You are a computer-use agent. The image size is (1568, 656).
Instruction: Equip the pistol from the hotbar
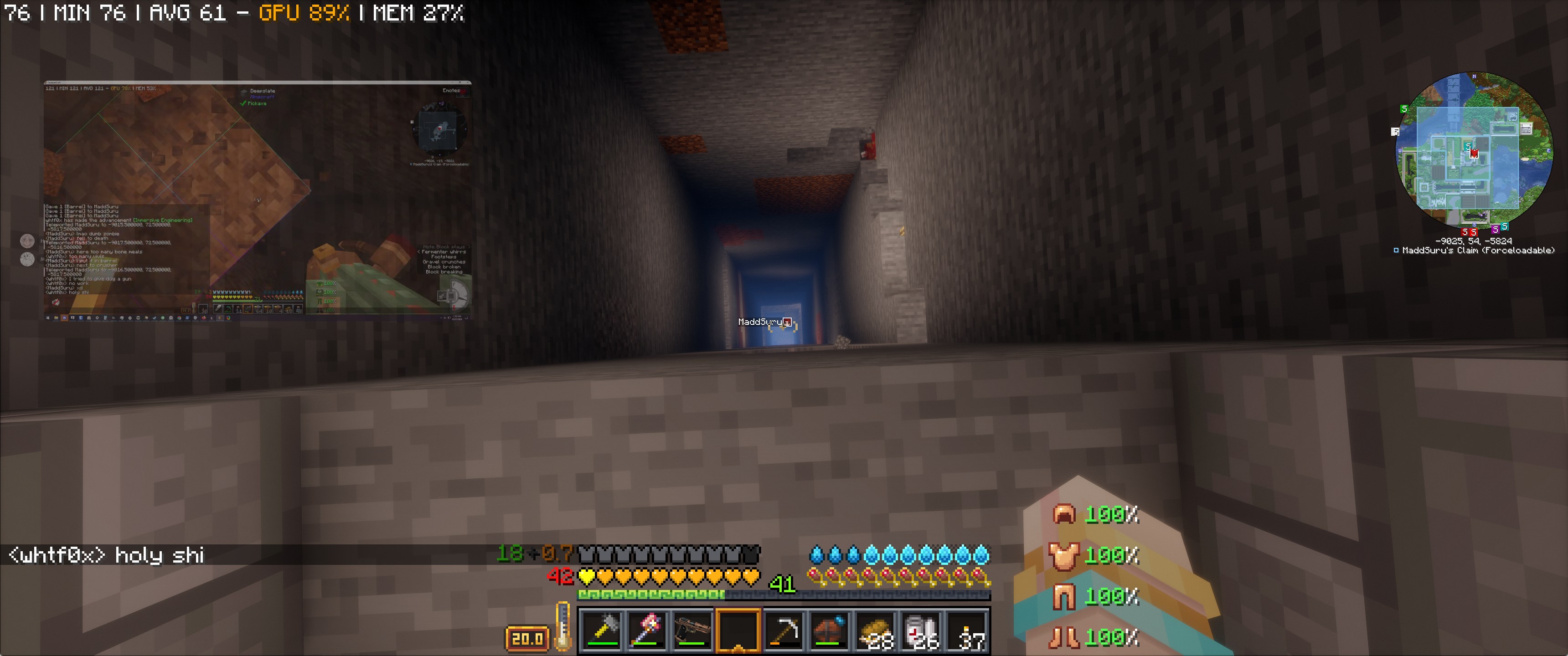pyautogui.click(x=692, y=630)
